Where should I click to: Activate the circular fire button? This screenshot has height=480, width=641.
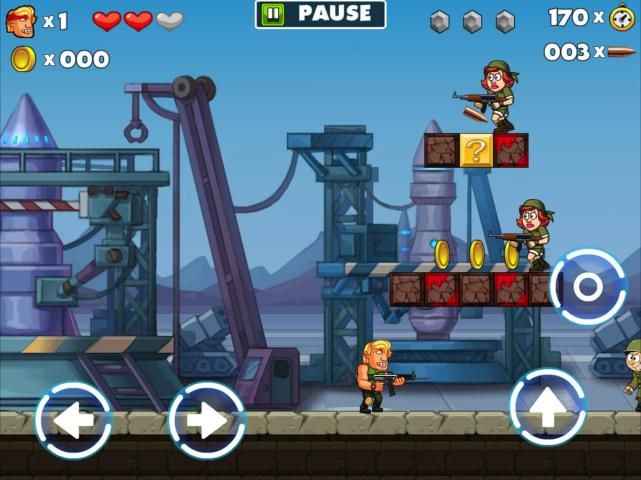click(587, 287)
